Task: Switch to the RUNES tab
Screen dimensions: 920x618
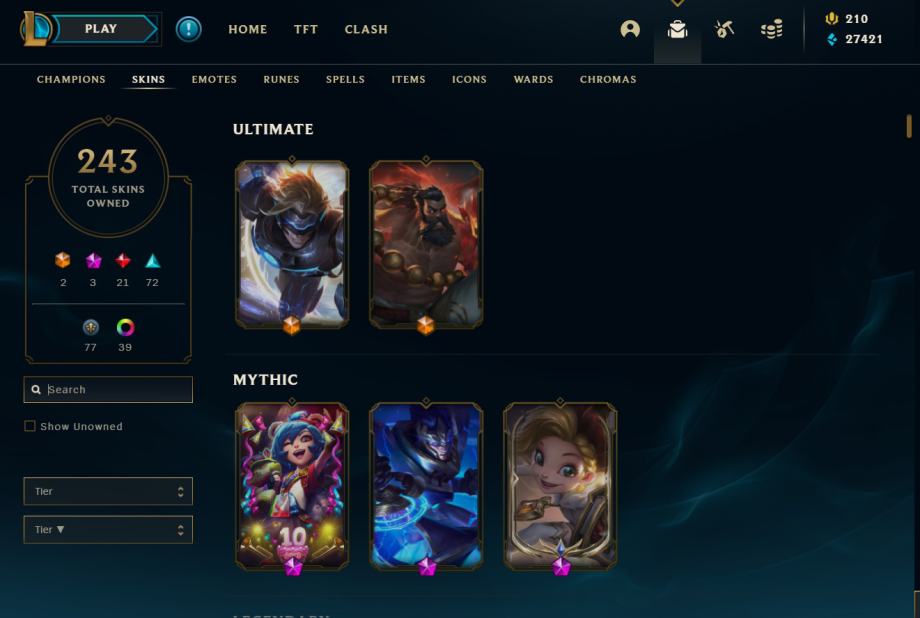Action: (x=281, y=79)
